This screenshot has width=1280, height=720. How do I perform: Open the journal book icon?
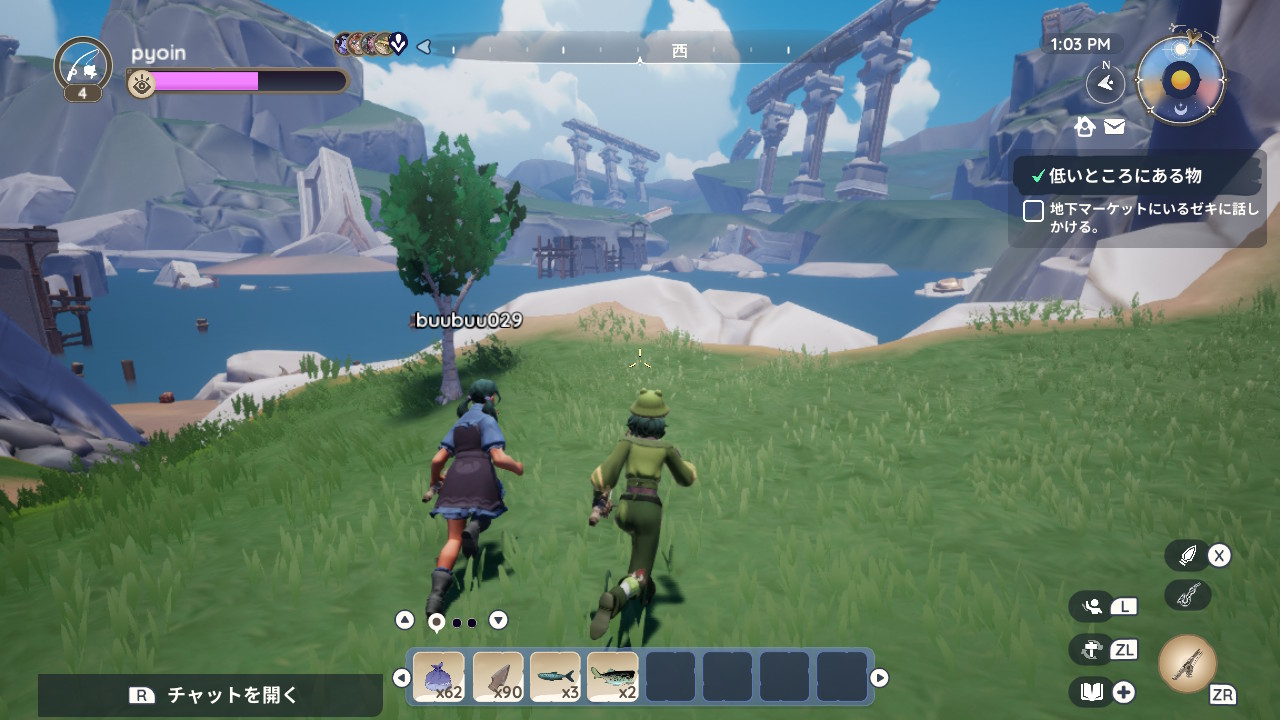(1092, 692)
